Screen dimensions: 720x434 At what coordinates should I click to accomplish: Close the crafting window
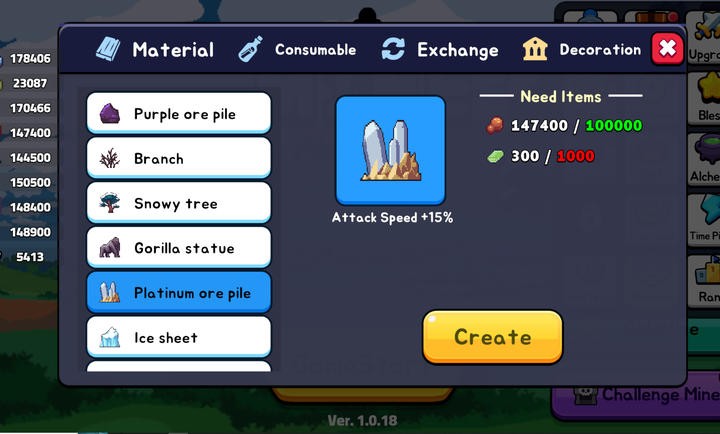pyautogui.click(x=667, y=49)
